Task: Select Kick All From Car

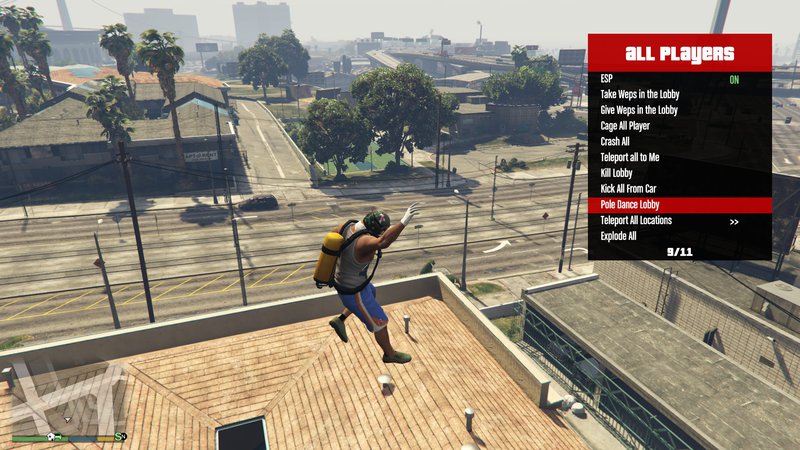Action: (679, 189)
